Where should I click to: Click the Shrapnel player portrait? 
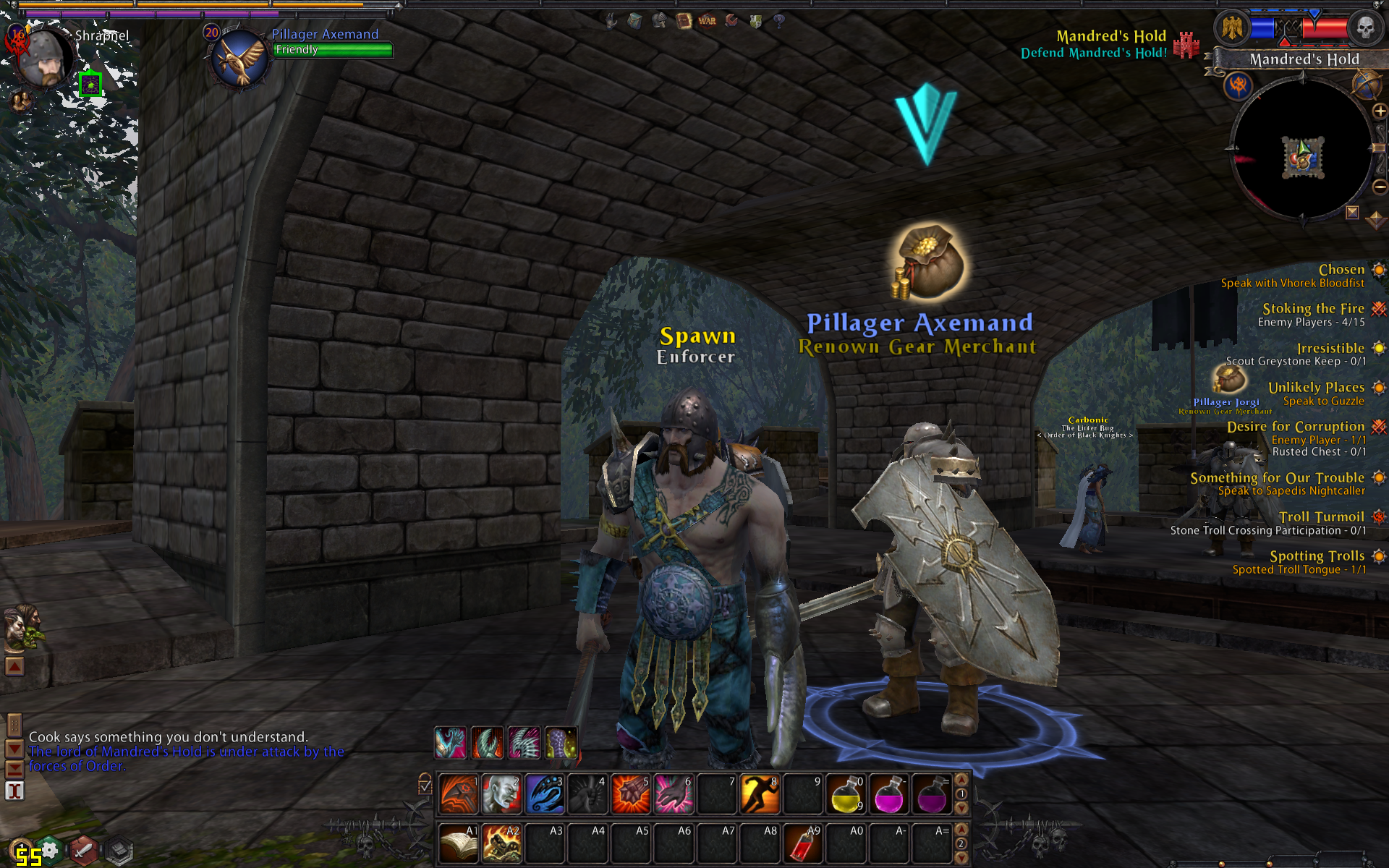pyautogui.click(x=45, y=59)
